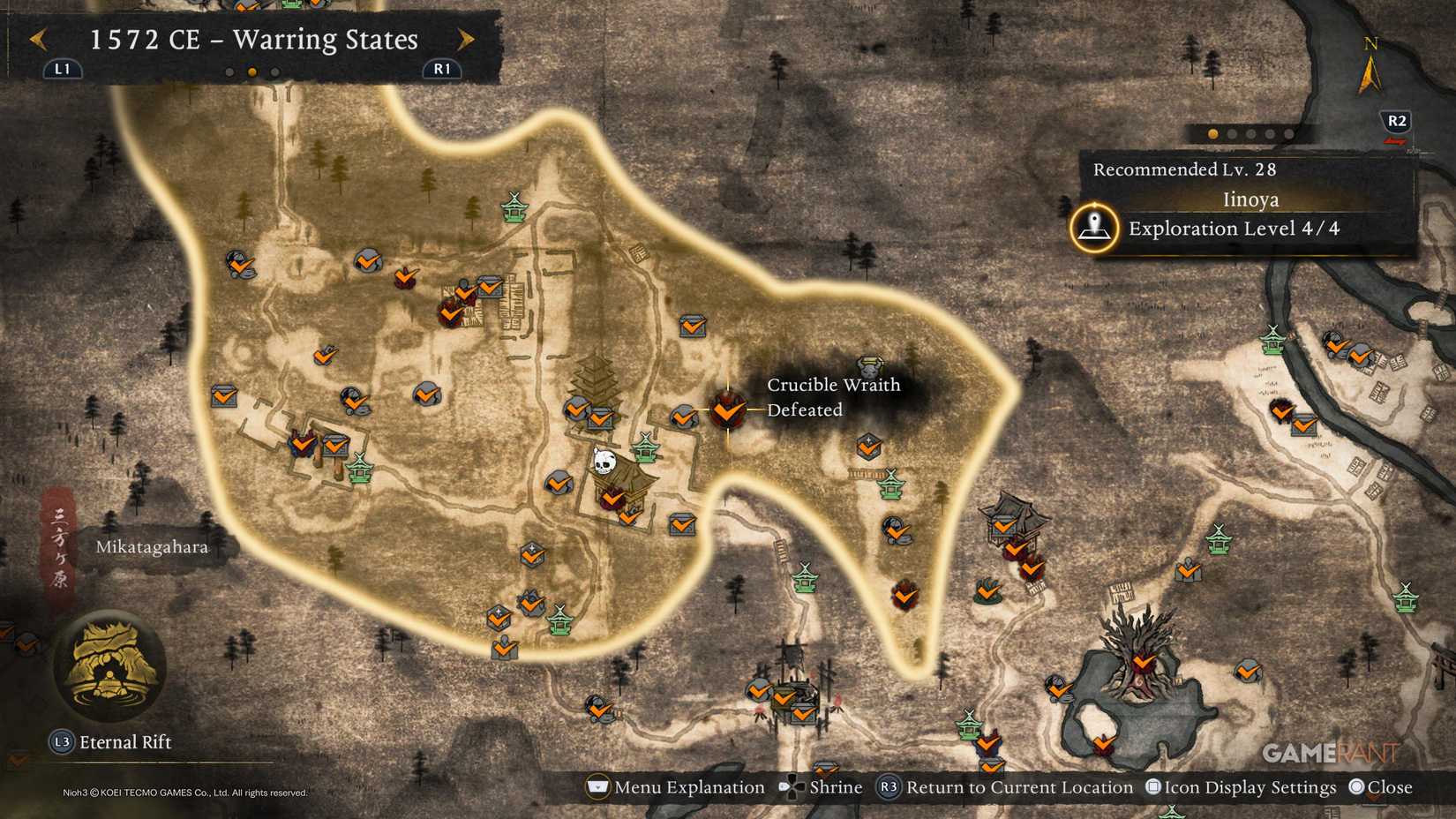This screenshot has width=1456, height=819.
Task: Select the Iinoya location pin icon
Action: (1094, 227)
